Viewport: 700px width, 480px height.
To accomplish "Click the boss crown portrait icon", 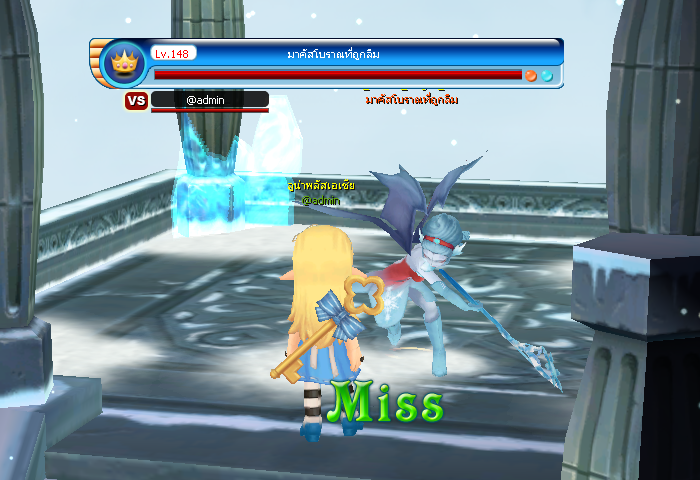I will click(123, 63).
